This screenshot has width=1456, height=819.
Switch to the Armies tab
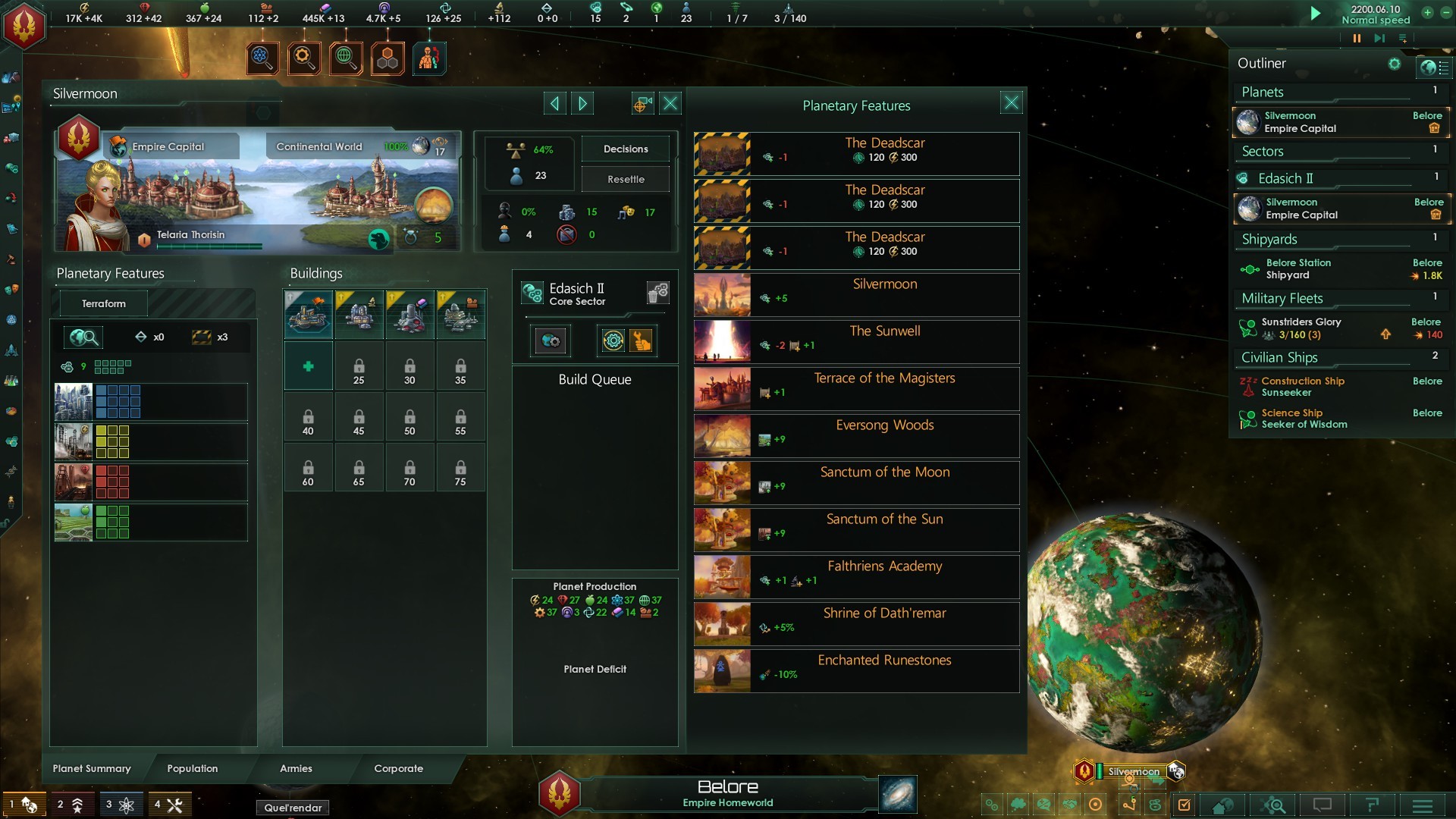[296, 768]
